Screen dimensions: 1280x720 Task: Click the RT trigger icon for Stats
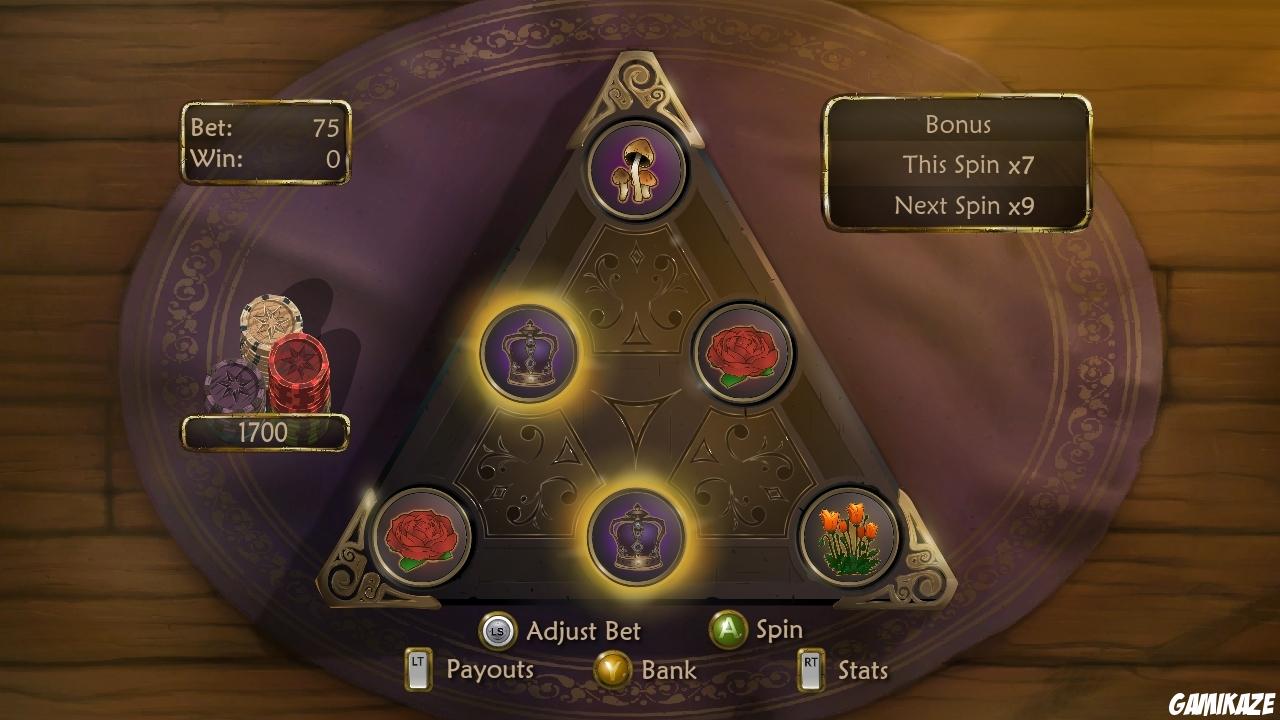point(810,670)
